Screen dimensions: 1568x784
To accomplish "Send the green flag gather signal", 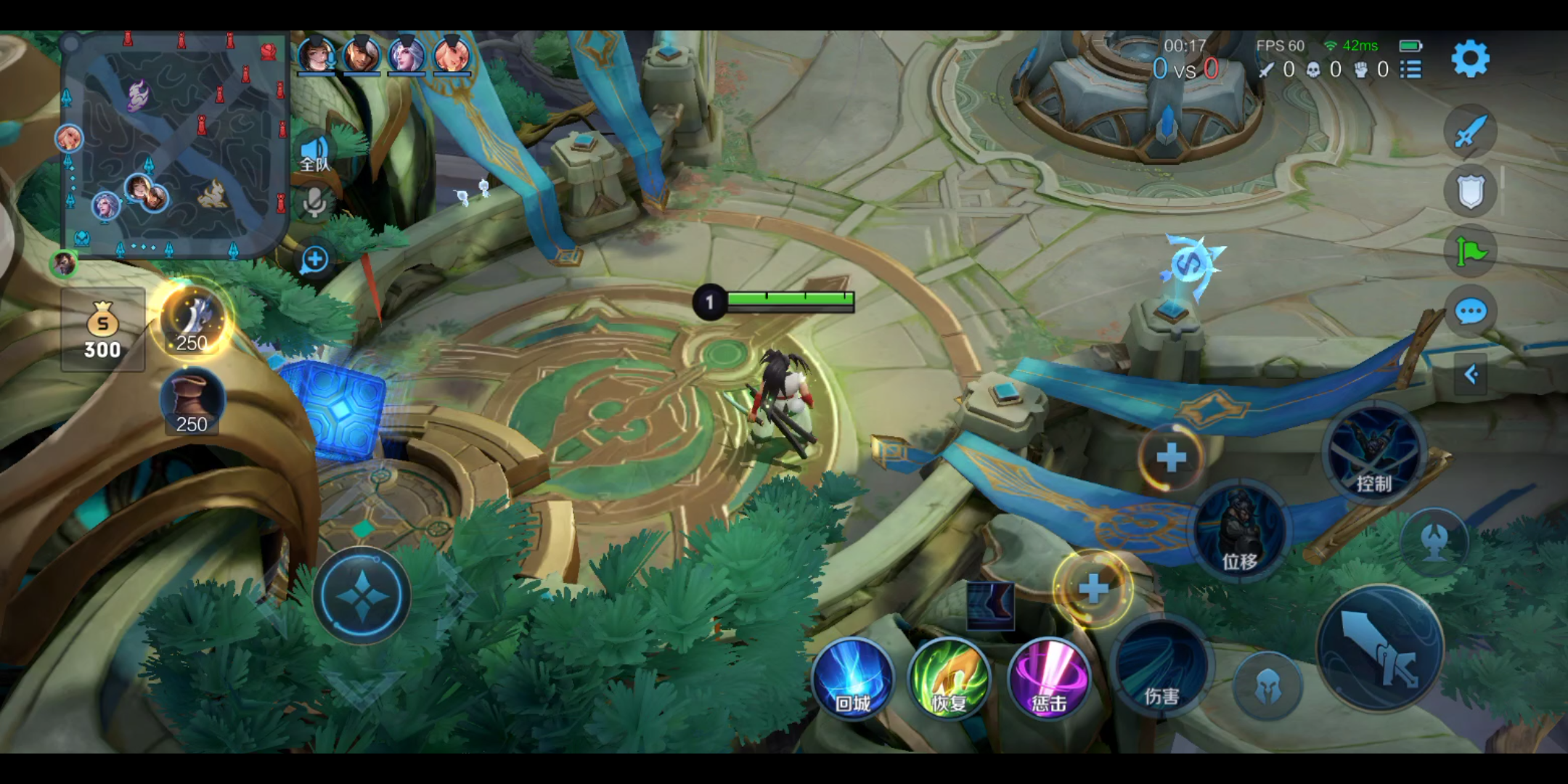I will tap(1470, 252).
